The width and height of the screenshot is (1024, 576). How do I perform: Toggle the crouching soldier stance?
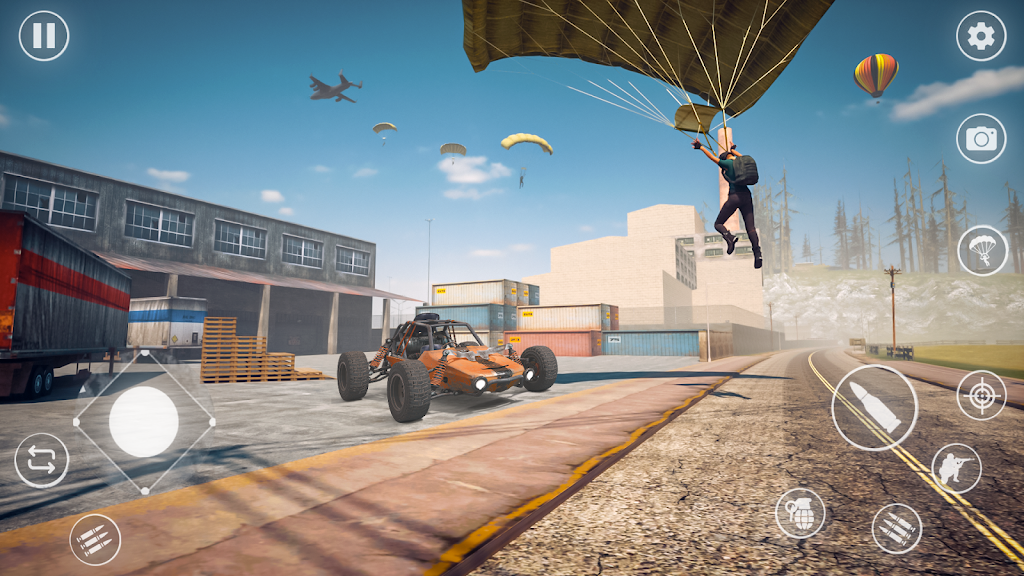click(x=956, y=468)
